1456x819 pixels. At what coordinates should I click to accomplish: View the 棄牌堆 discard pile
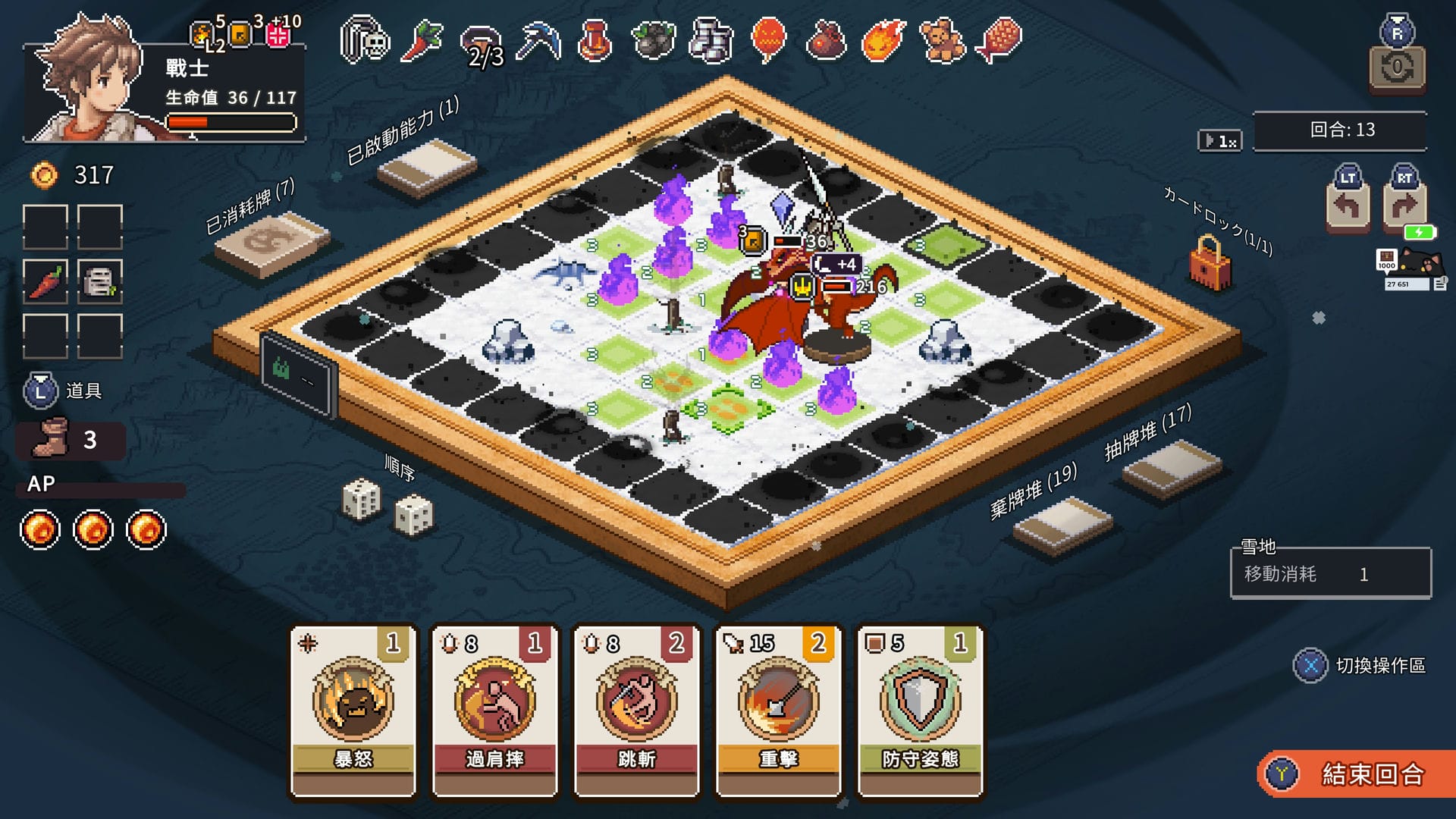pyautogui.click(x=1062, y=525)
